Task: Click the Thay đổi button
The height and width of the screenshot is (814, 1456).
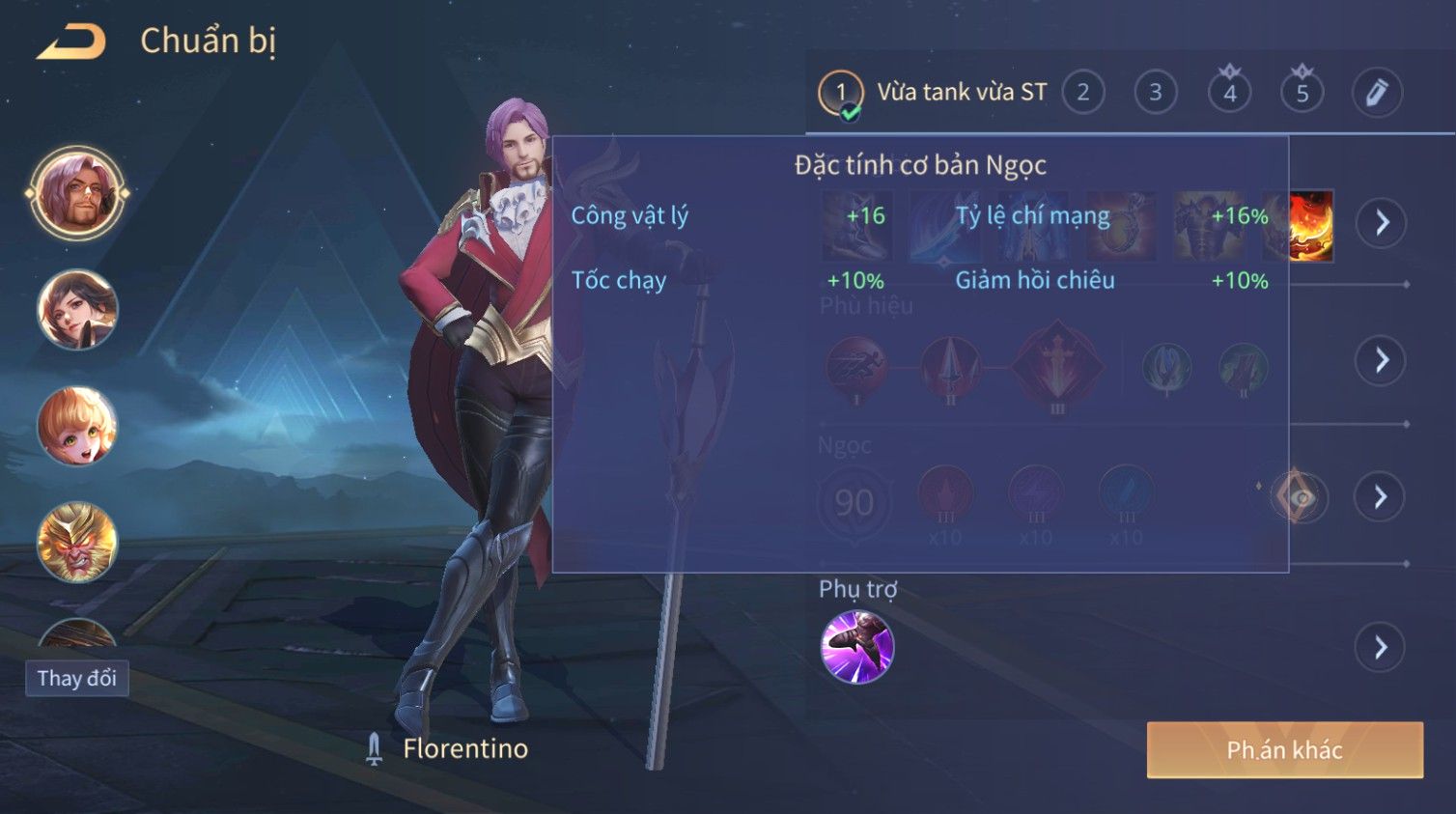Action: [x=77, y=678]
